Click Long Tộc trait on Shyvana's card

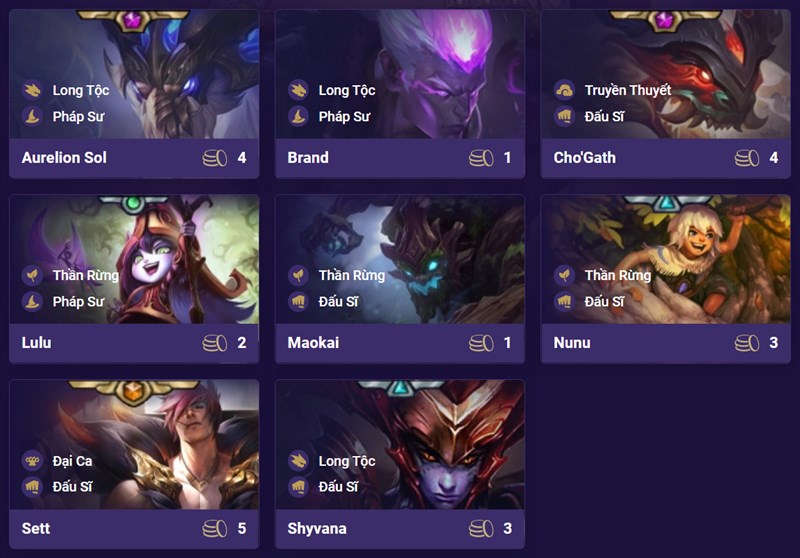point(346,461)
